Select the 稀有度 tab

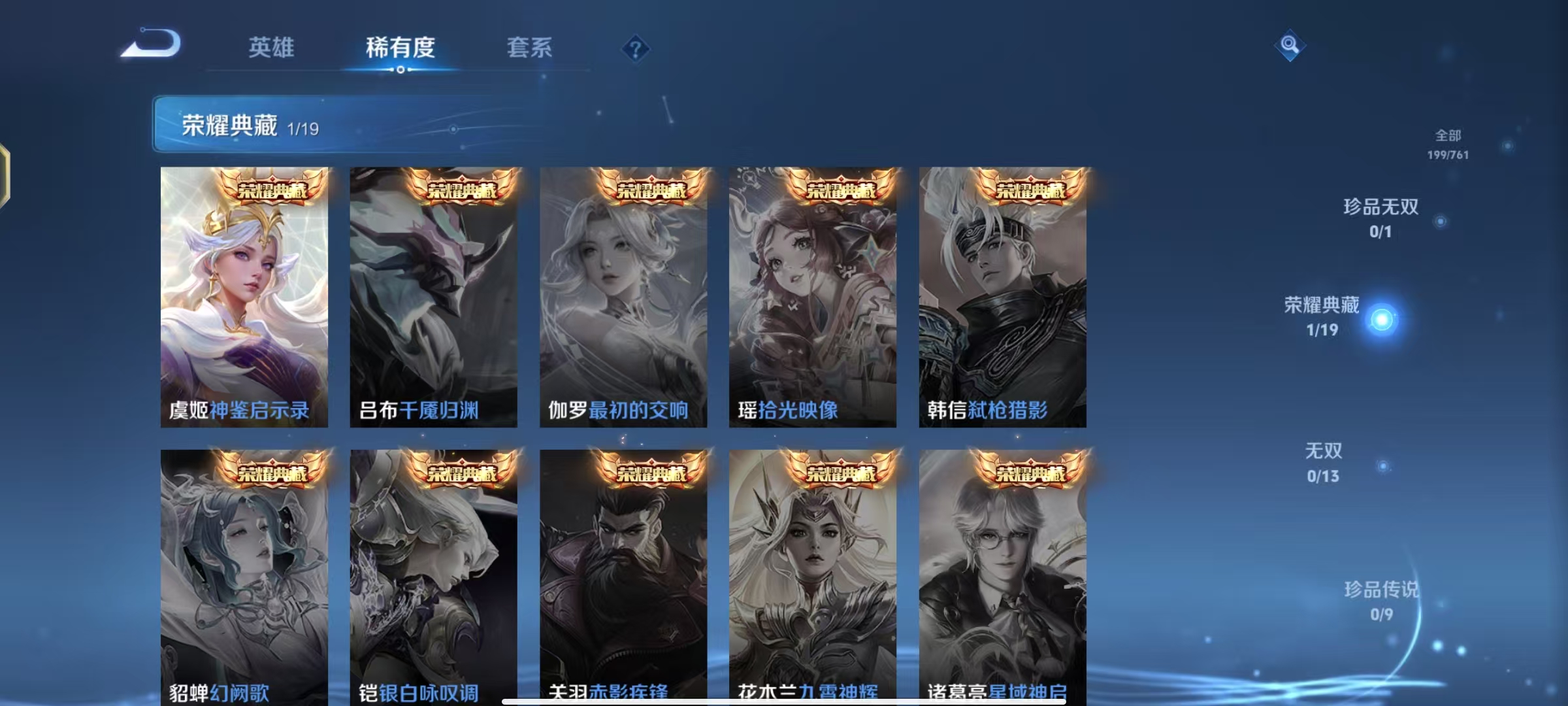pyautogui.click(x=401, y=48)
